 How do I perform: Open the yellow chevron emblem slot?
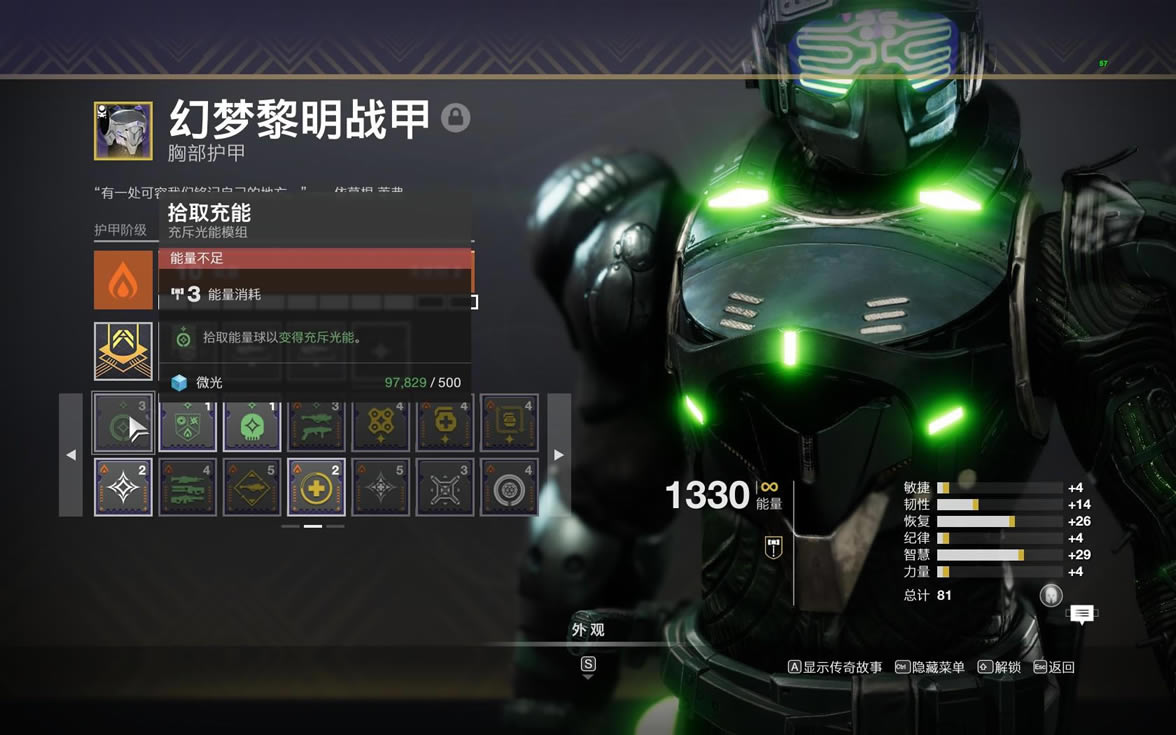[123, 351]
